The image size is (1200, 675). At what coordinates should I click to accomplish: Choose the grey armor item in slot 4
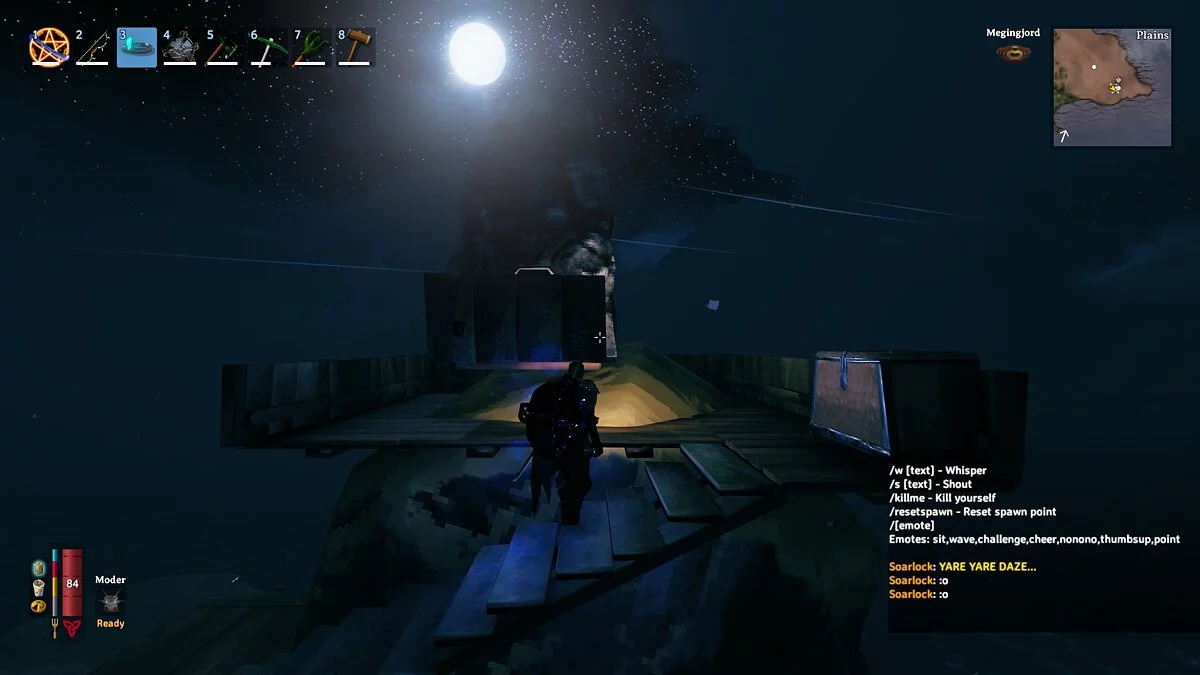pos(181,47)
